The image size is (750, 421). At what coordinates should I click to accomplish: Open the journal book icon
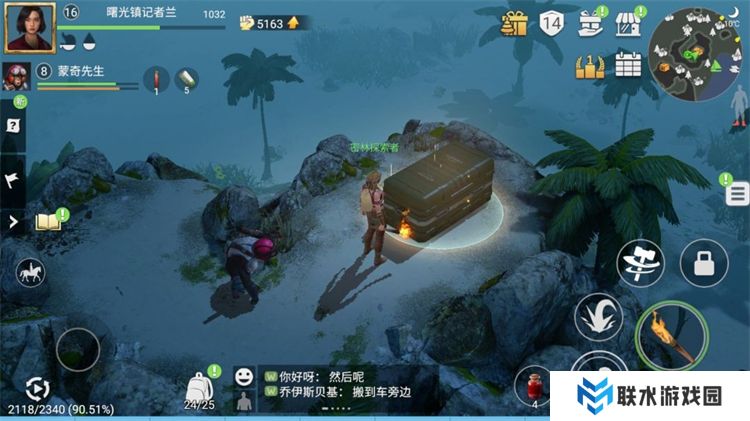[x=48, y=221]
